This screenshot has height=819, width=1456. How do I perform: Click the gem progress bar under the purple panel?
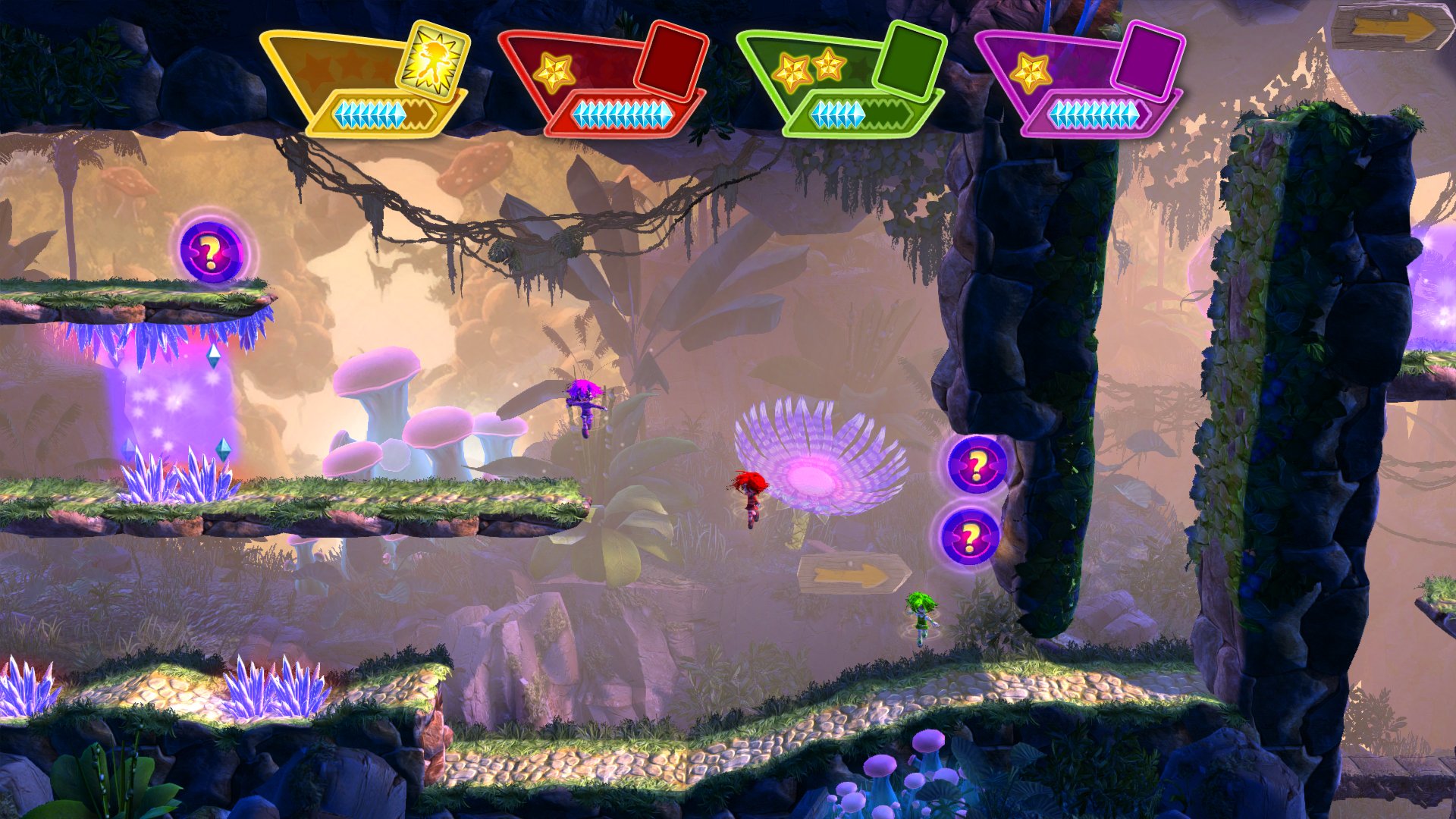point(1097,114)
